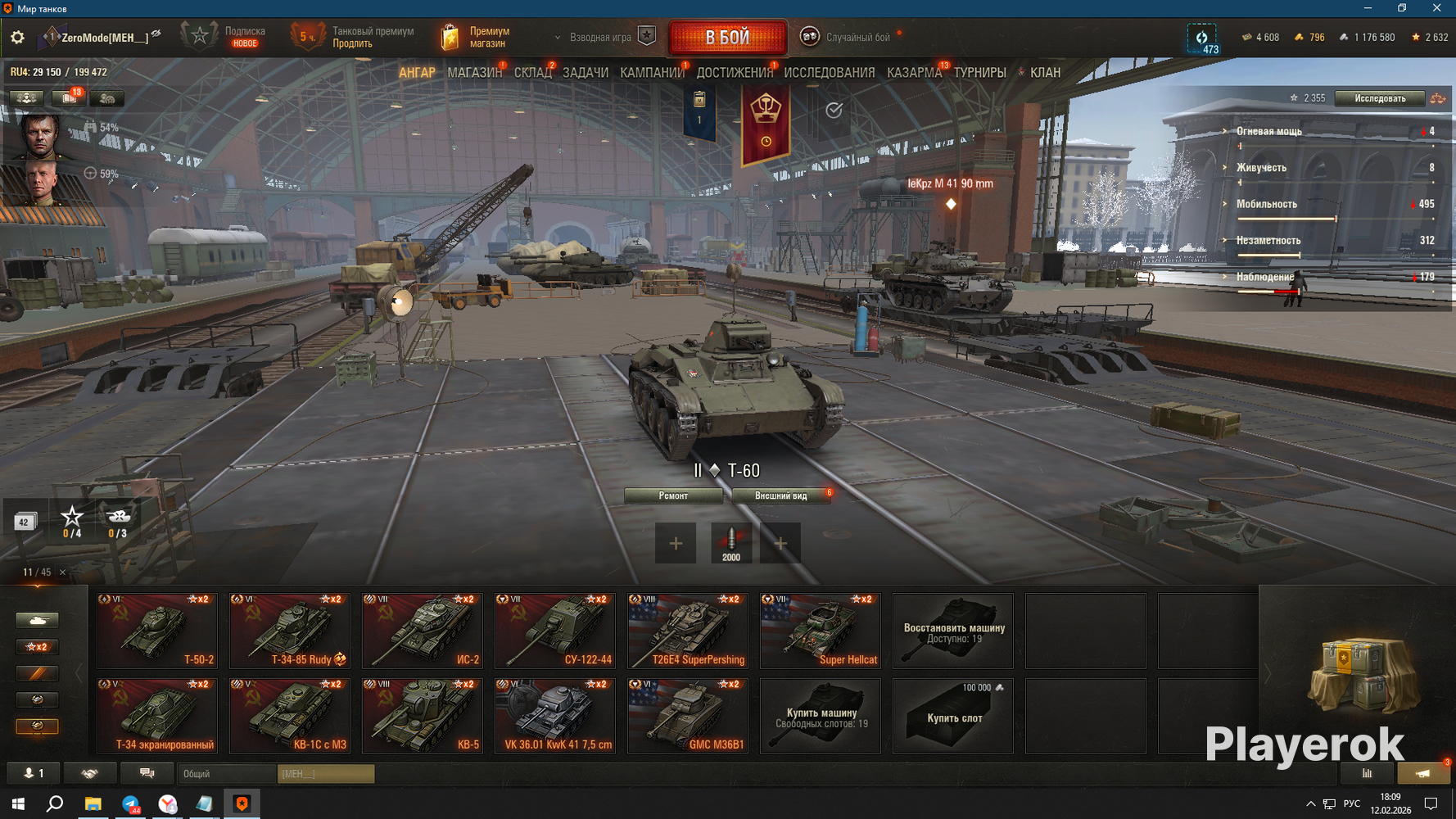Click the Исследовать button
1456x819 pixels.
coord(1379,98)
